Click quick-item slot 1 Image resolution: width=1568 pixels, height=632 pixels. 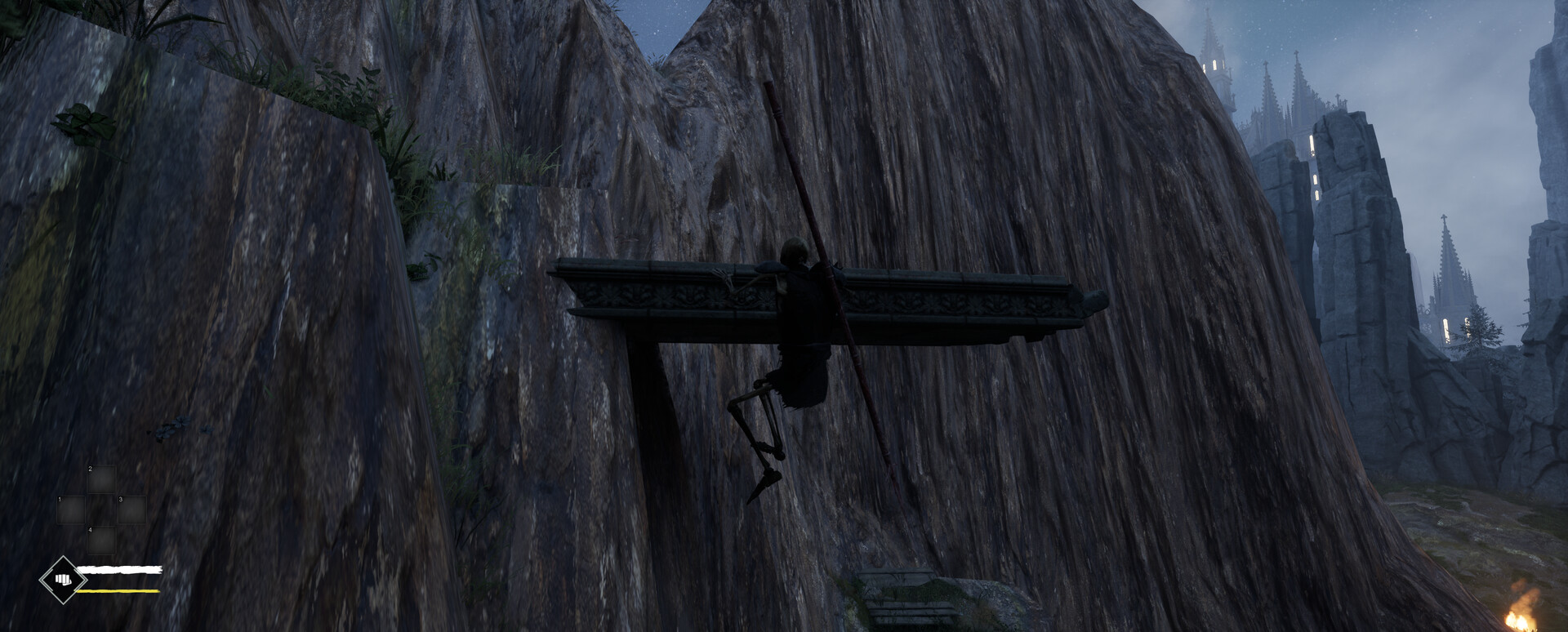click(x=71, y=510)
